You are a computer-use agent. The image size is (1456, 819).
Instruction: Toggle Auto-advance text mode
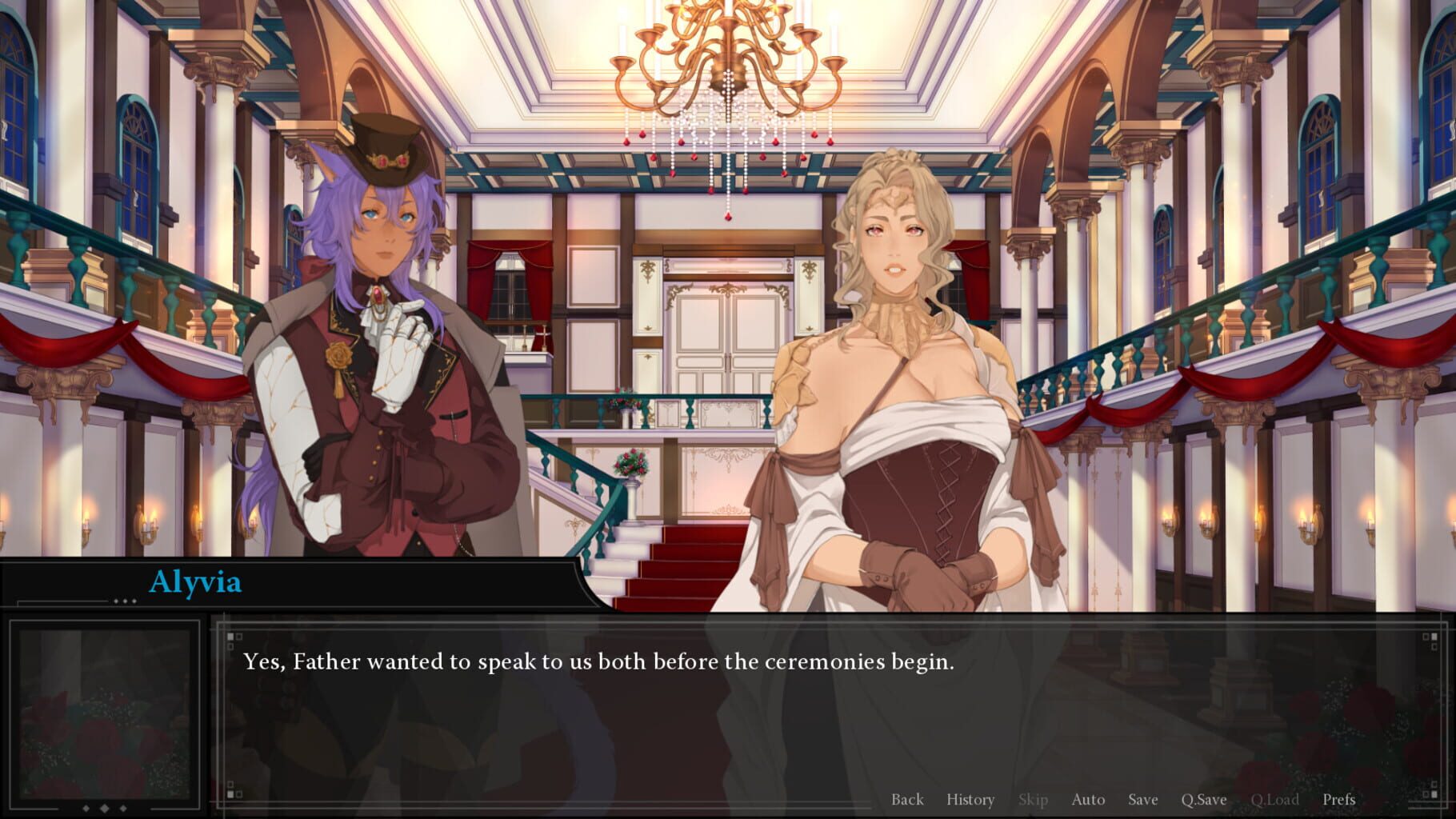[x=1089, y=799]
